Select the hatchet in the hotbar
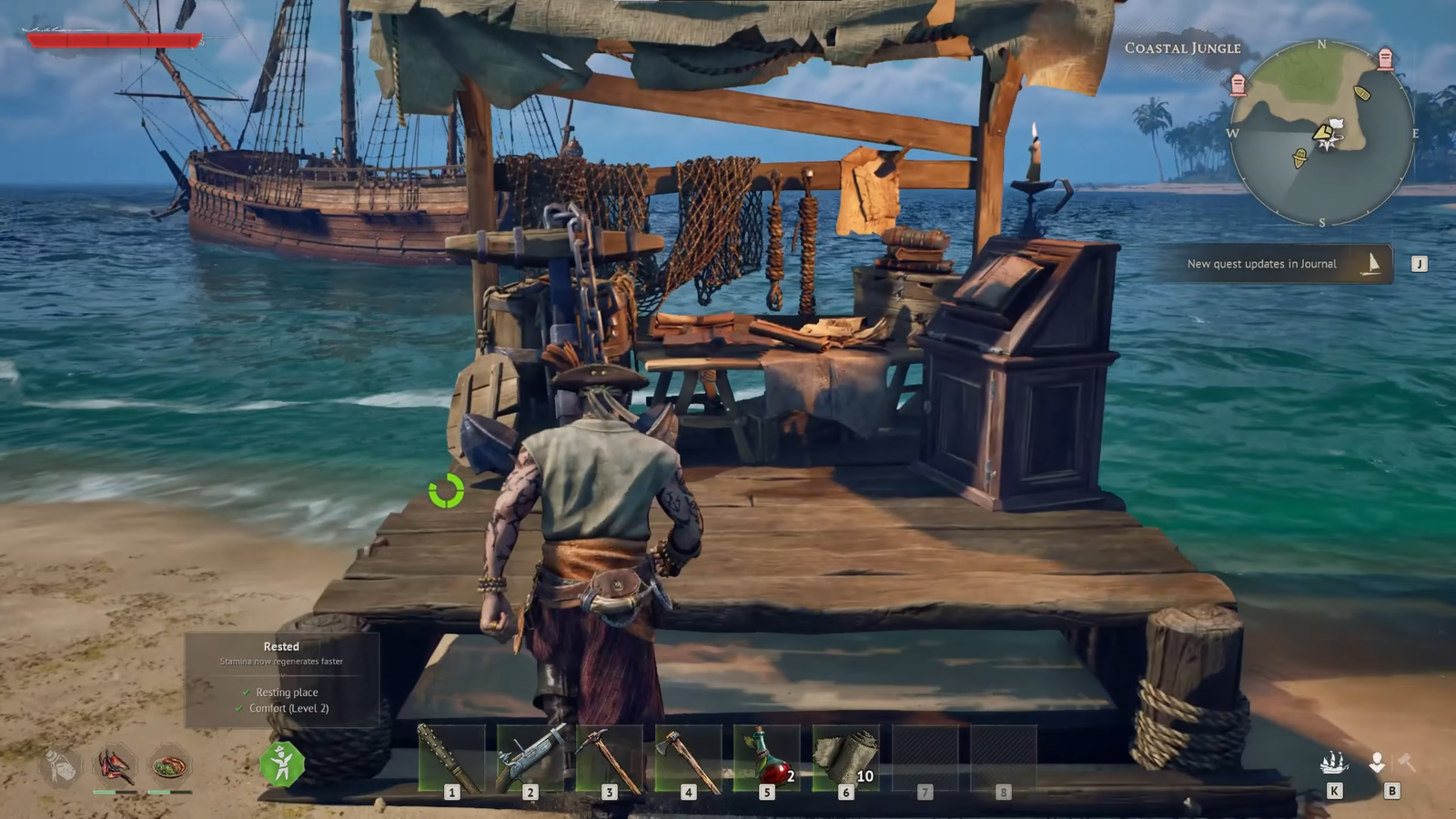 (x=688, y=758)
